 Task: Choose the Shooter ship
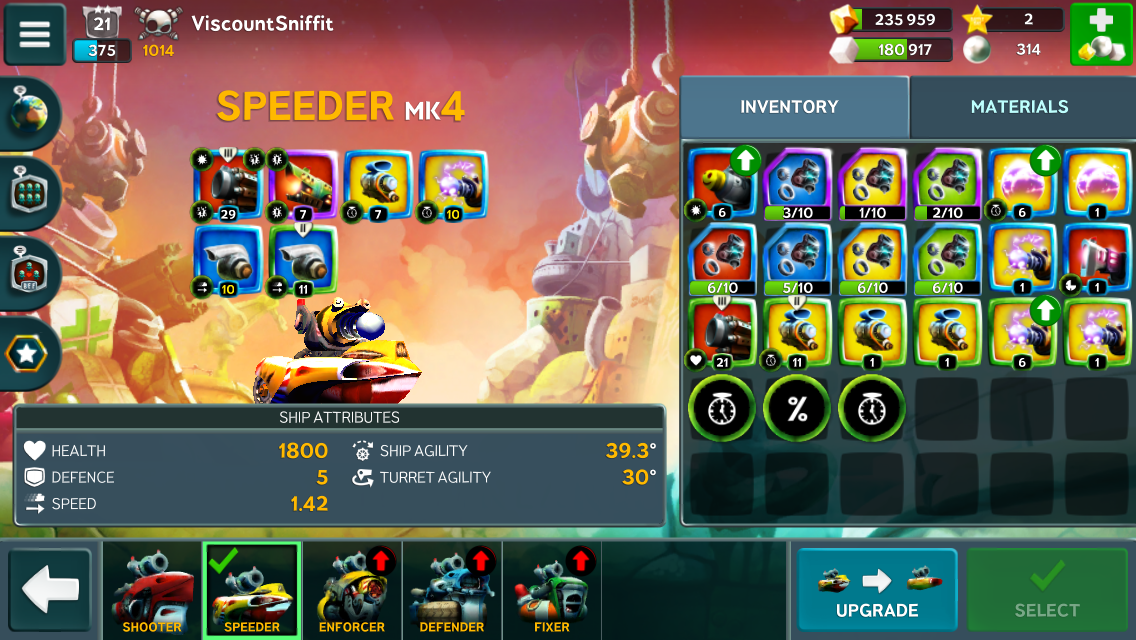click(x=152, y=590)
